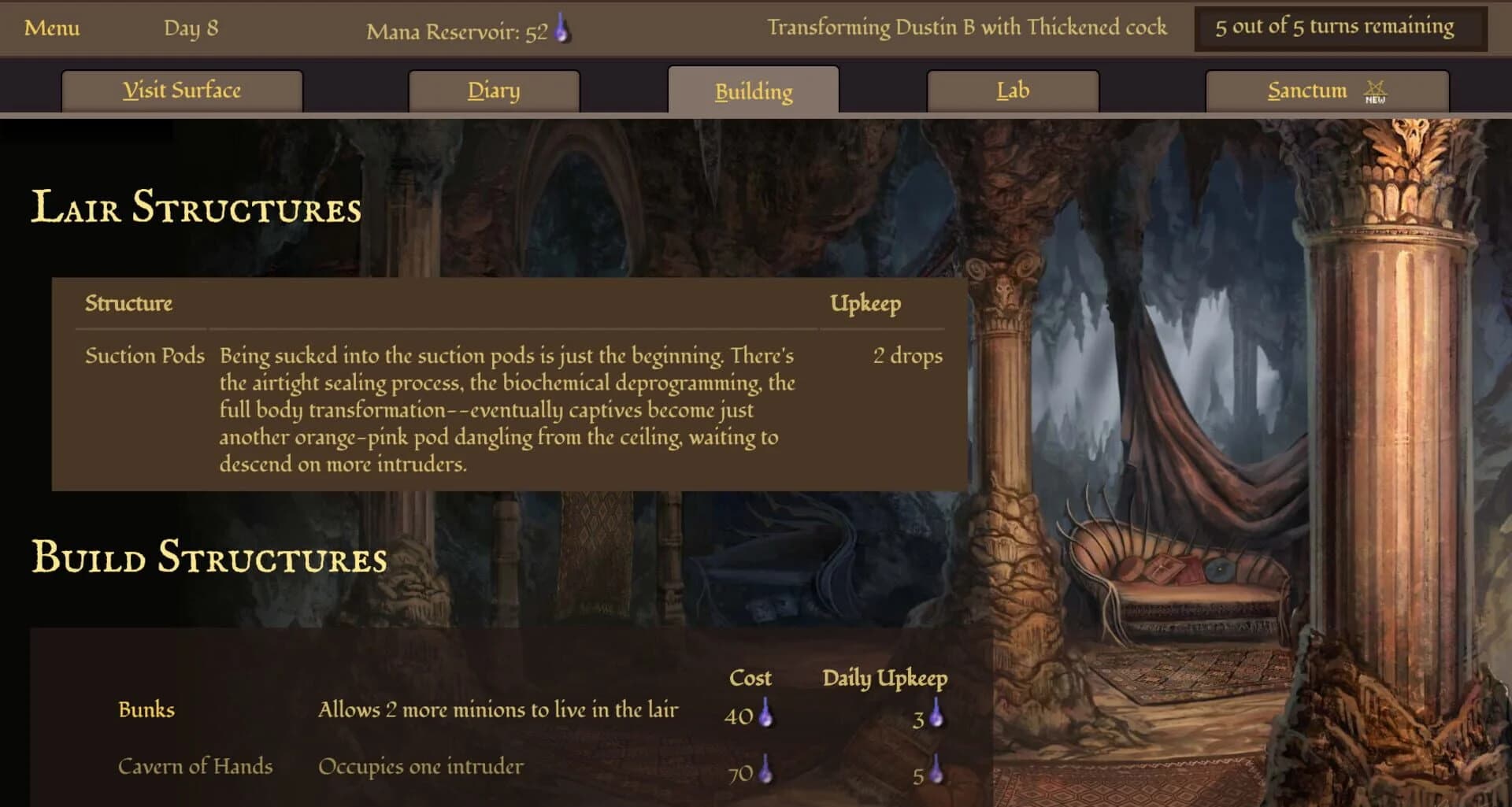Switch to the Diary tab

(494, 90)
